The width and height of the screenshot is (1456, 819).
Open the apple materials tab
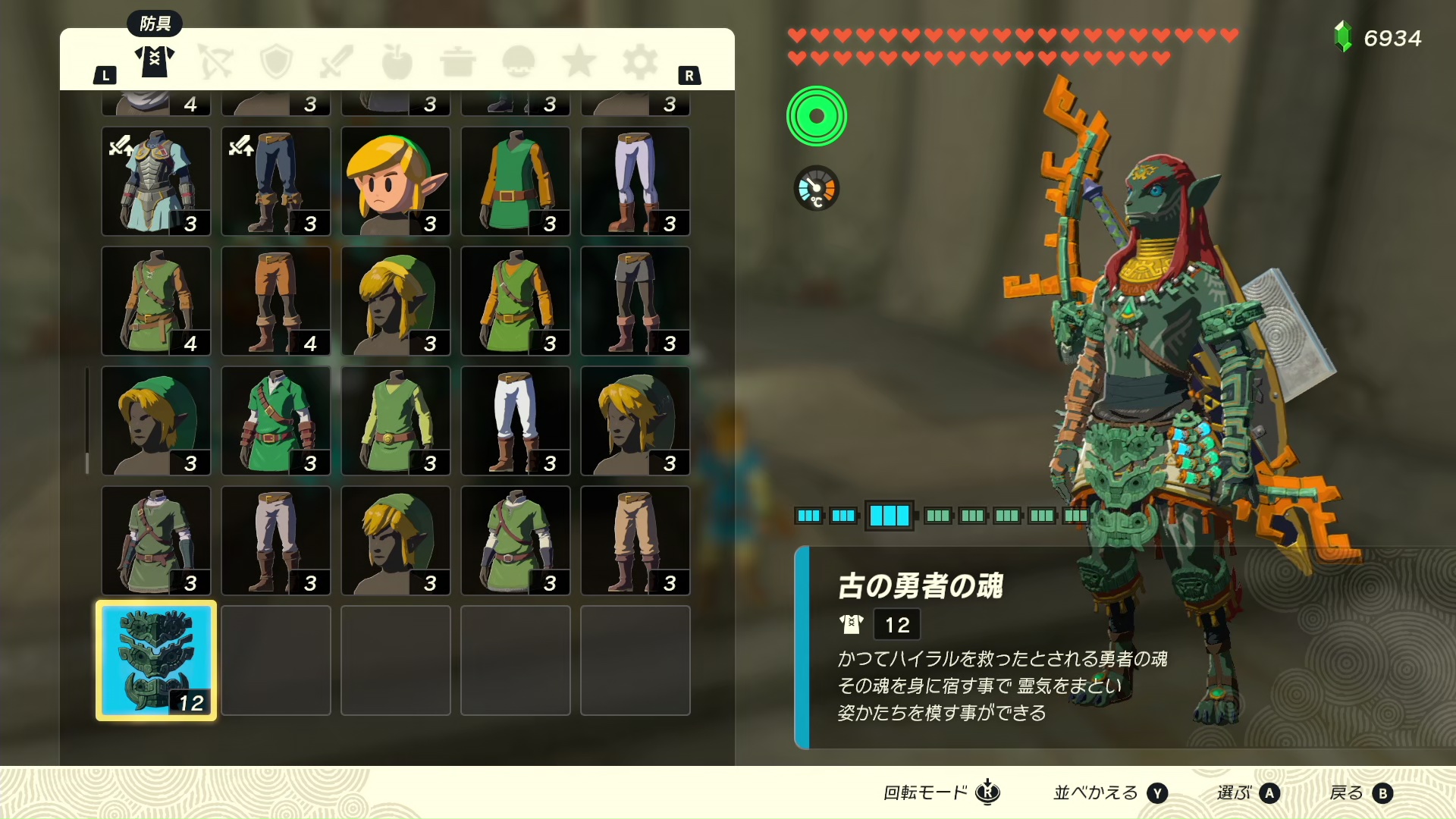point(397,62)
